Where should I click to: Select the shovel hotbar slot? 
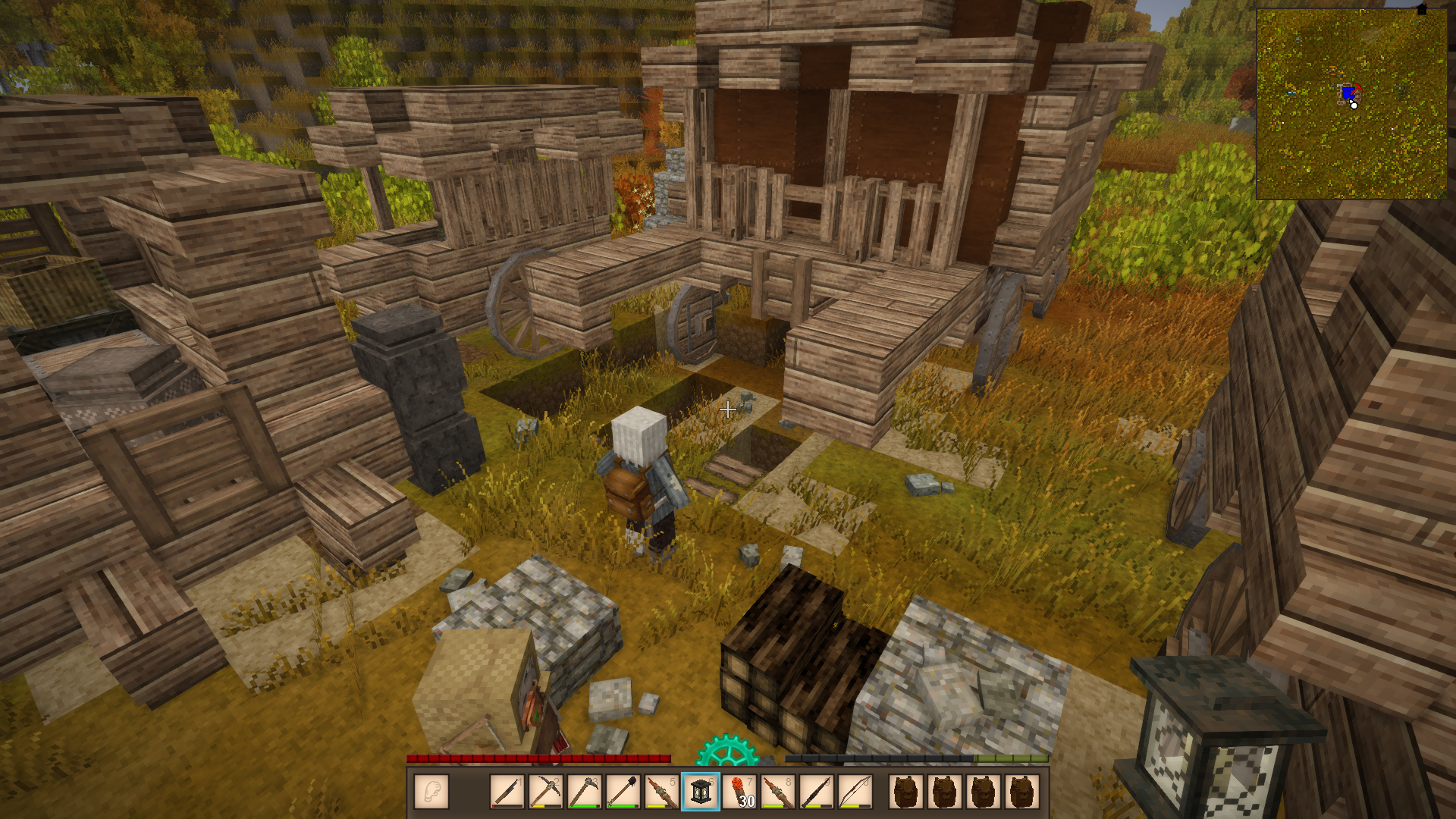click(623, 792)
